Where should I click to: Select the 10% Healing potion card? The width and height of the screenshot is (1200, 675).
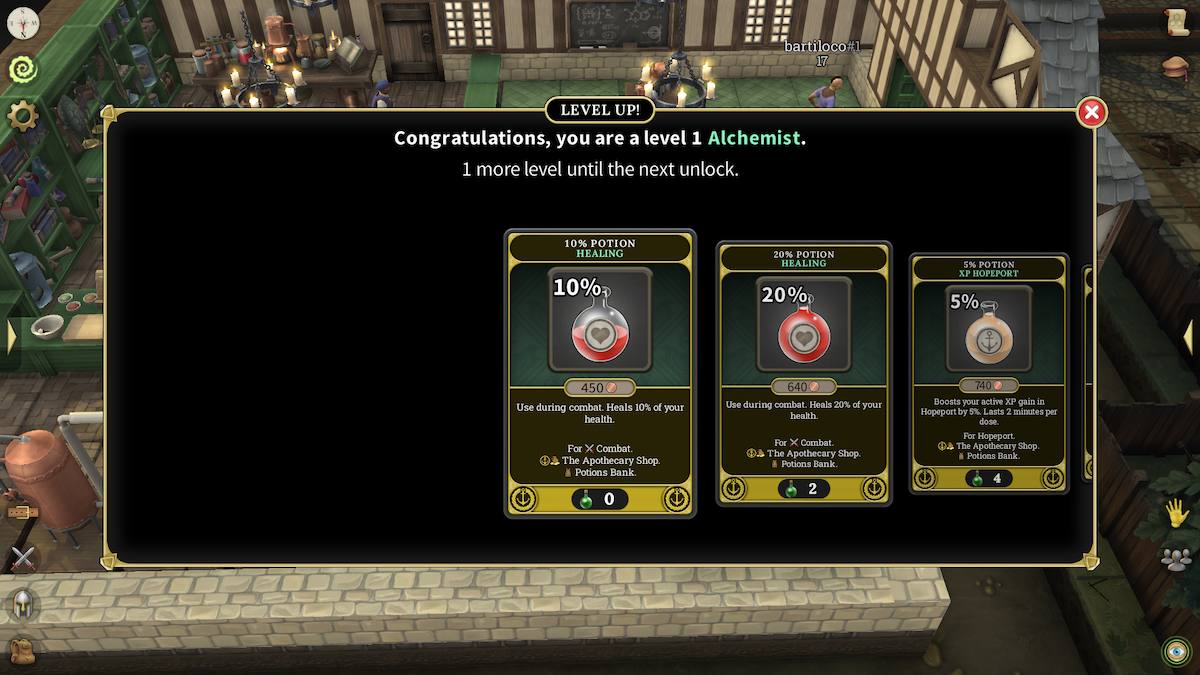click(x=600, y=372)
